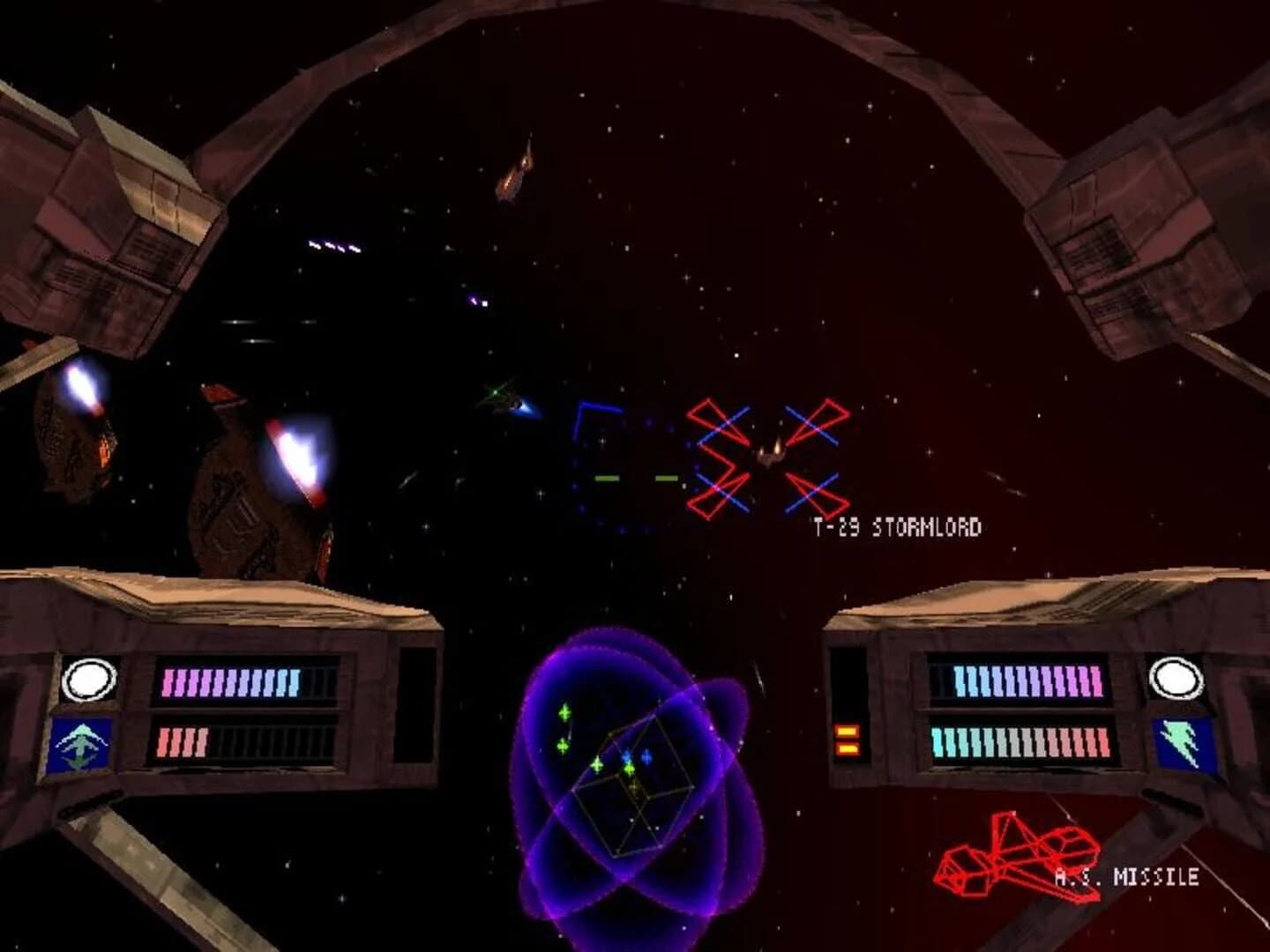The image size is (1270, 952).
Task: Select the T-29 STORMLORD target label
Action: point(898,525)
